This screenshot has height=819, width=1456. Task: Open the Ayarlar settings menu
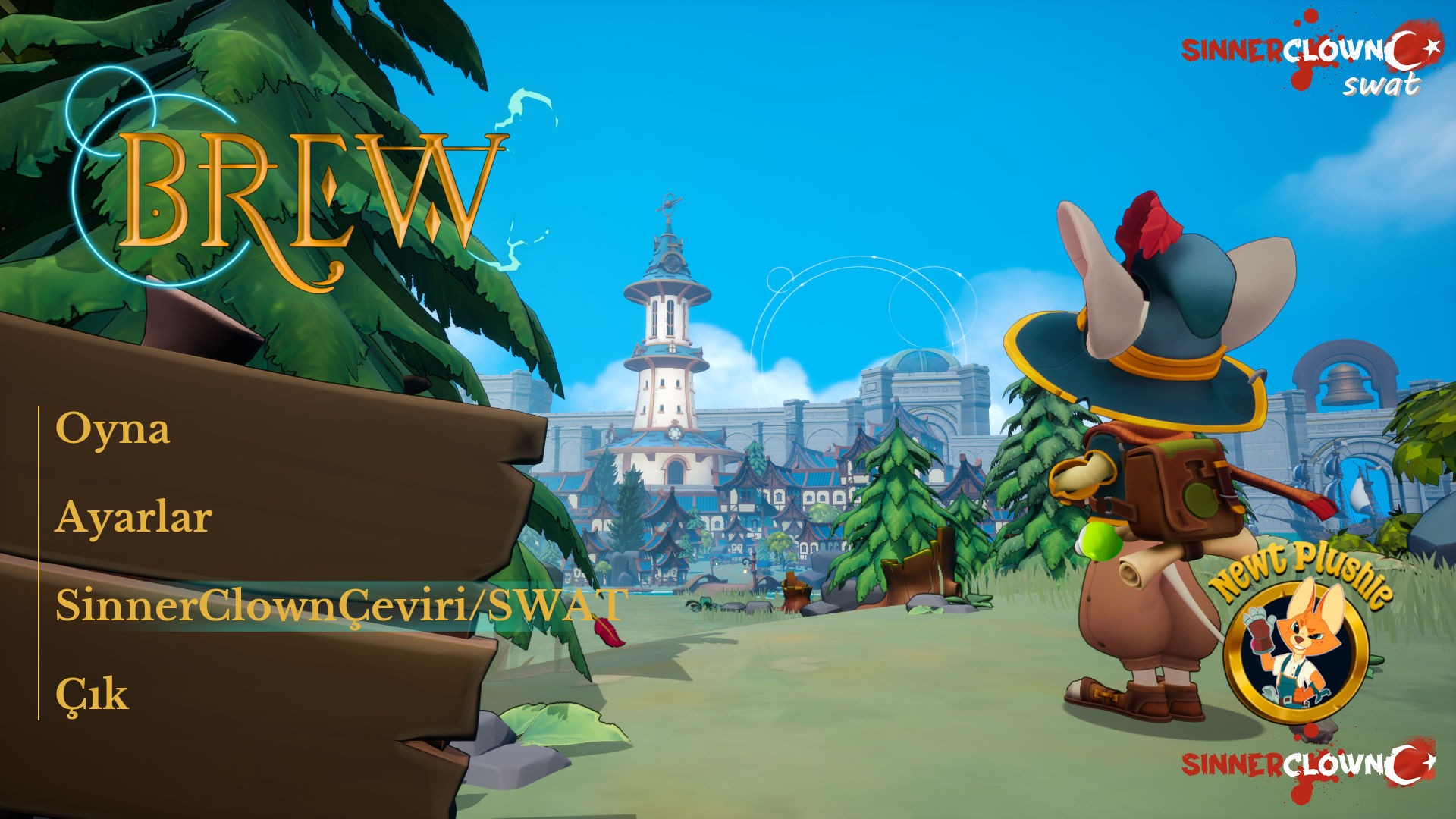point(136,517)
